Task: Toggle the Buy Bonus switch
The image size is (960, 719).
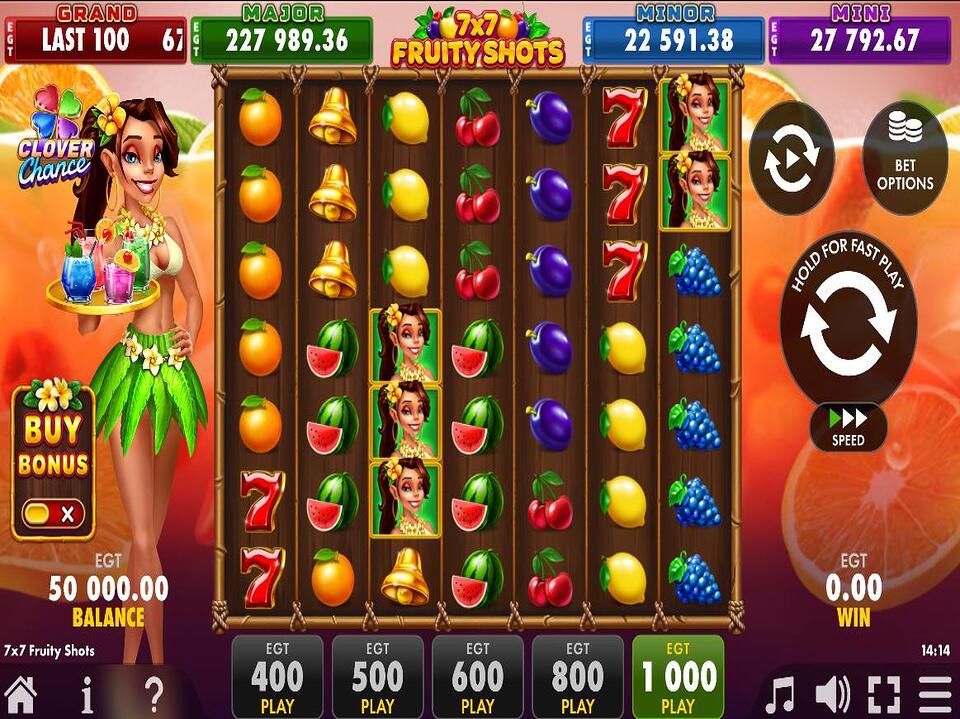Action: pyautogui.click(x=53, y=514)
